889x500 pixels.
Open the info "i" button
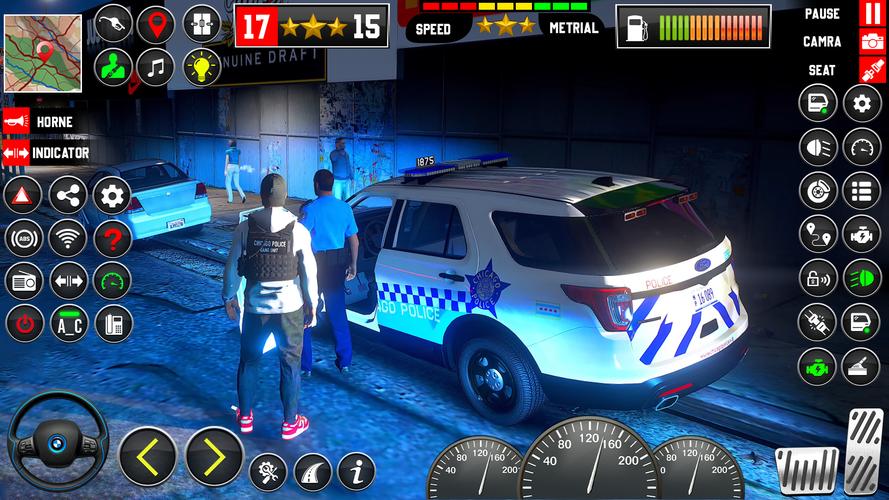point(356,470)
